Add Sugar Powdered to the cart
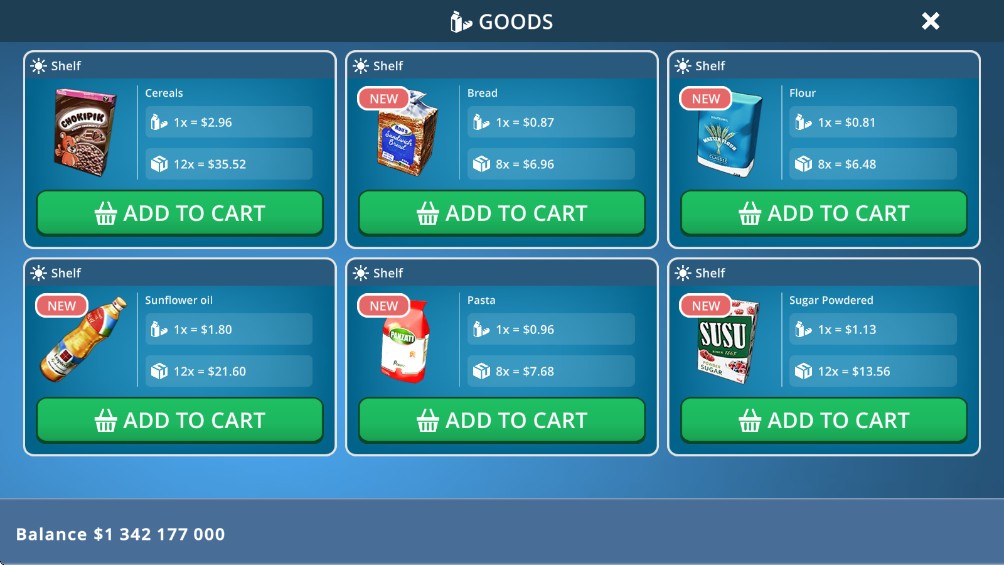The image size is (1004, 565). (x=824, y=420)
